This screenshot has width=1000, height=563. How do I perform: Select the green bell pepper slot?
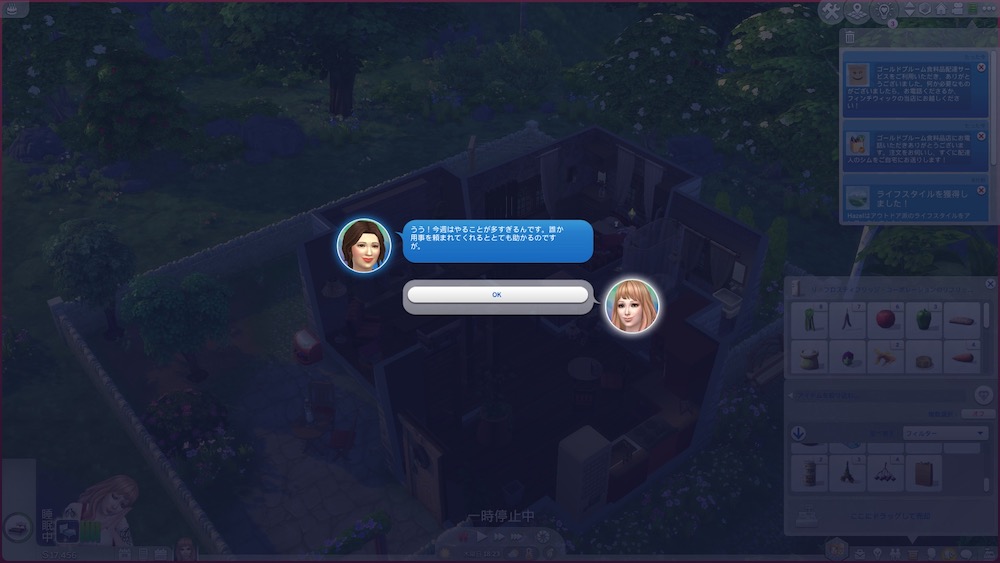925,320
